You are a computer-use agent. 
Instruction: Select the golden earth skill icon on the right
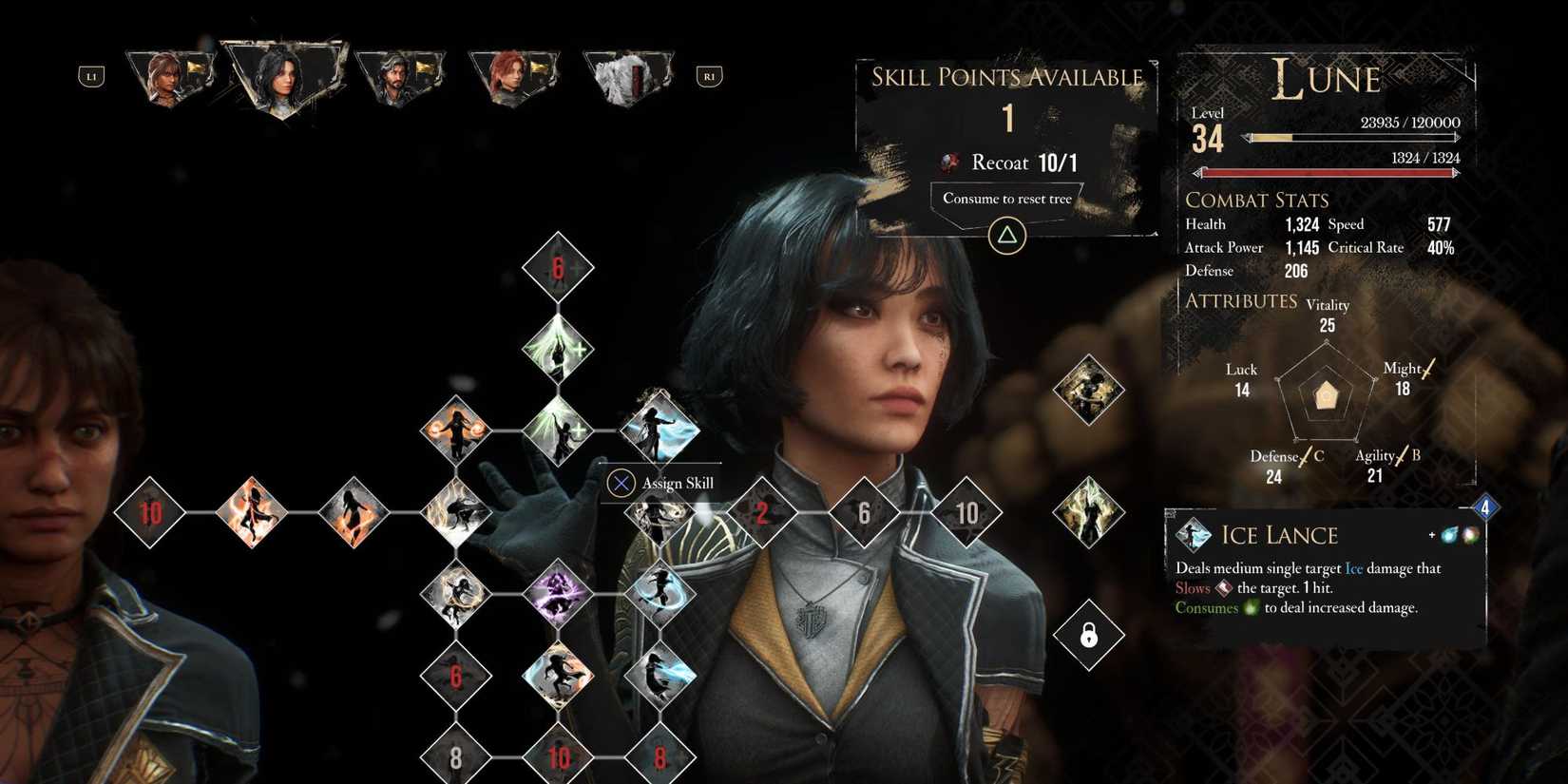coord(1089,392)
